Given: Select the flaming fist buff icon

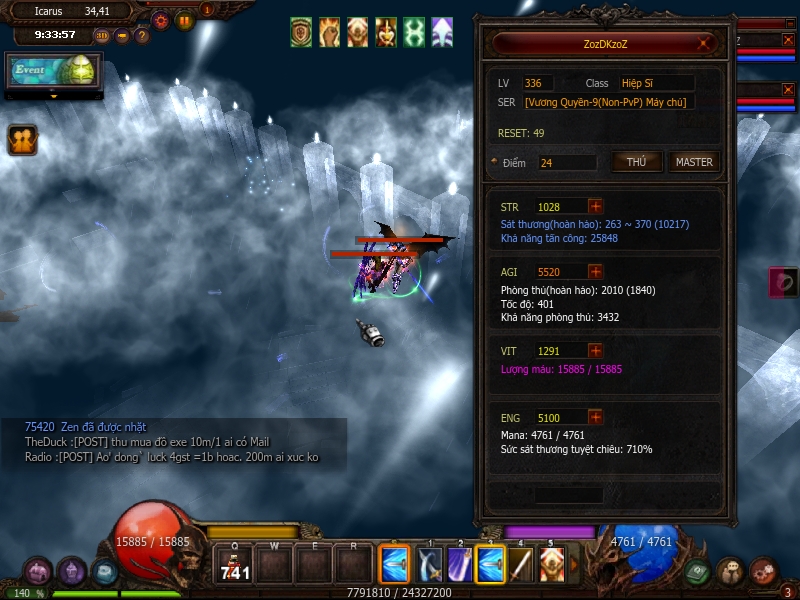Looking at the screenshot, I should point(329,32).
